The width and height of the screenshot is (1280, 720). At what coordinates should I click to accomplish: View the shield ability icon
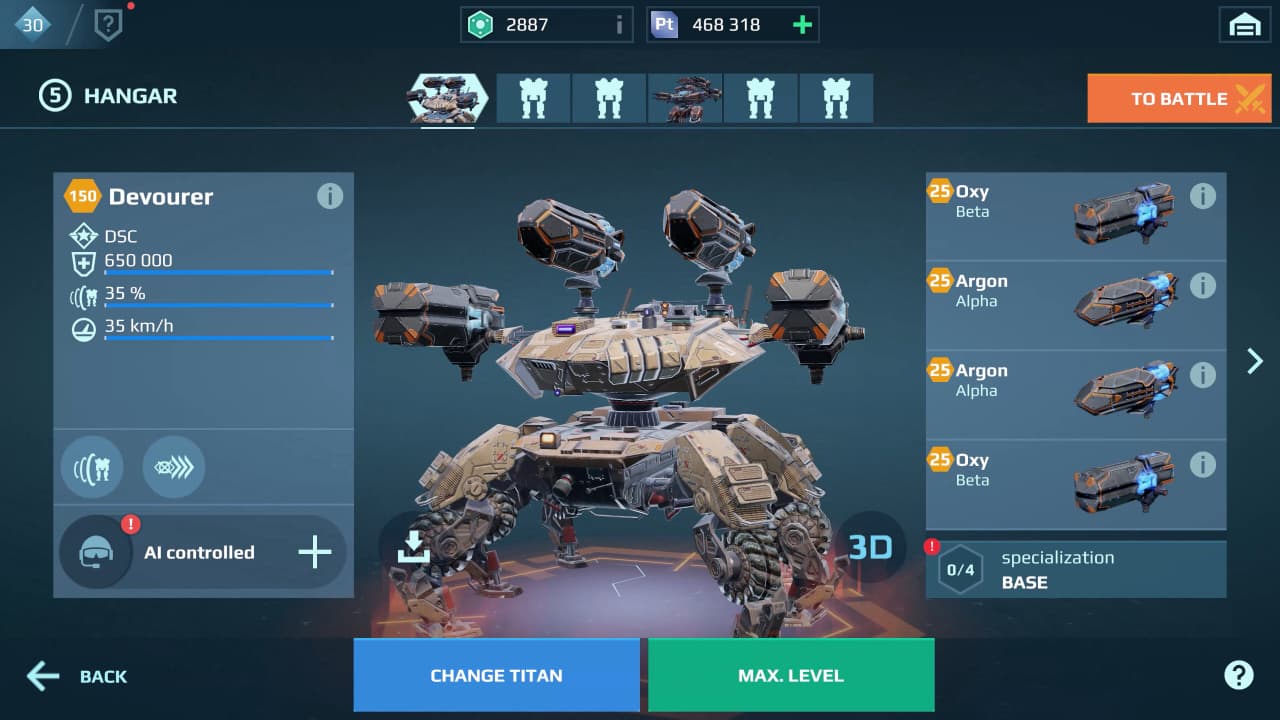pos(92,466)
